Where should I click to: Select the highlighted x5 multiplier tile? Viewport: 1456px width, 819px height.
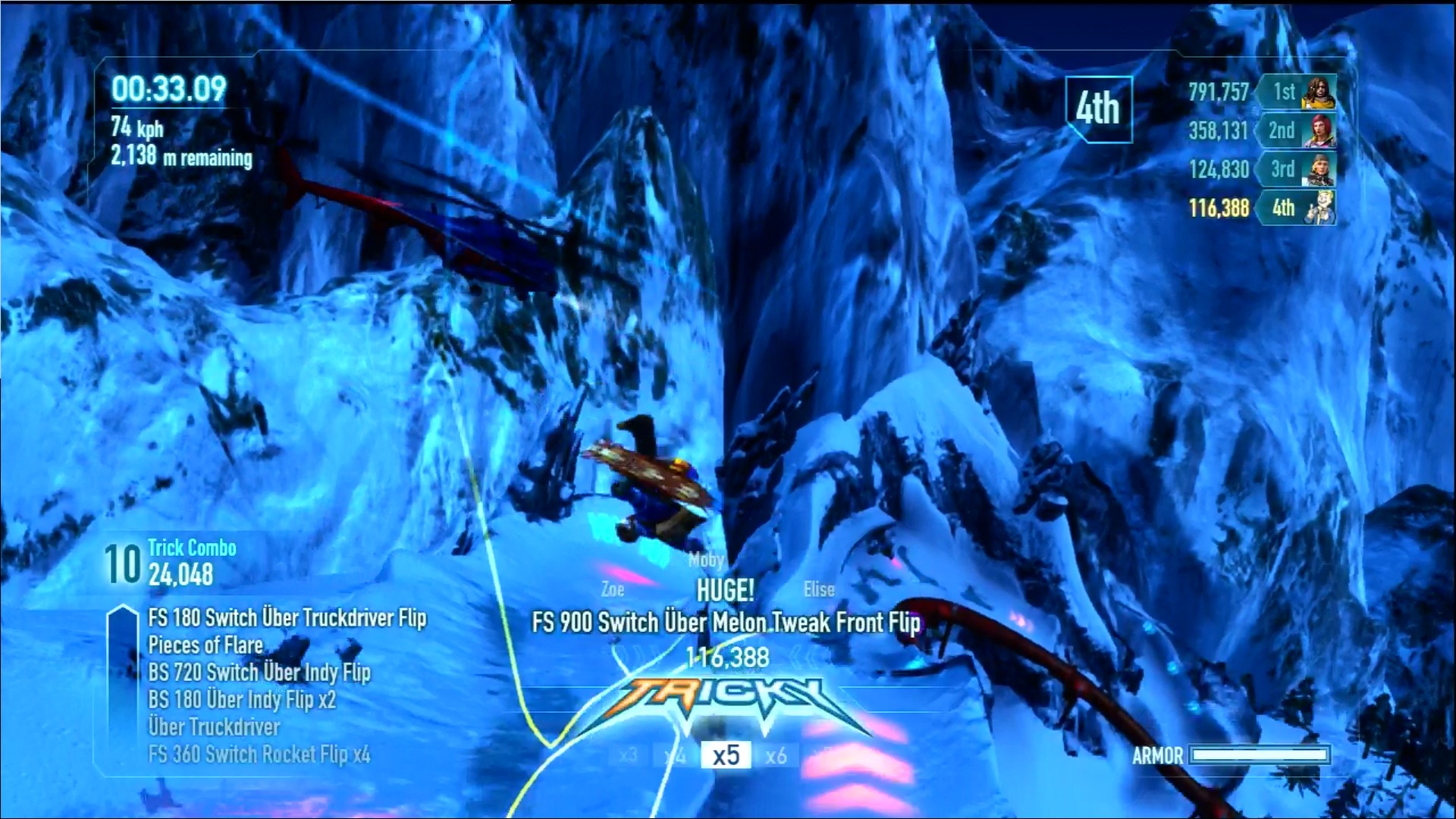coord(726,755)
